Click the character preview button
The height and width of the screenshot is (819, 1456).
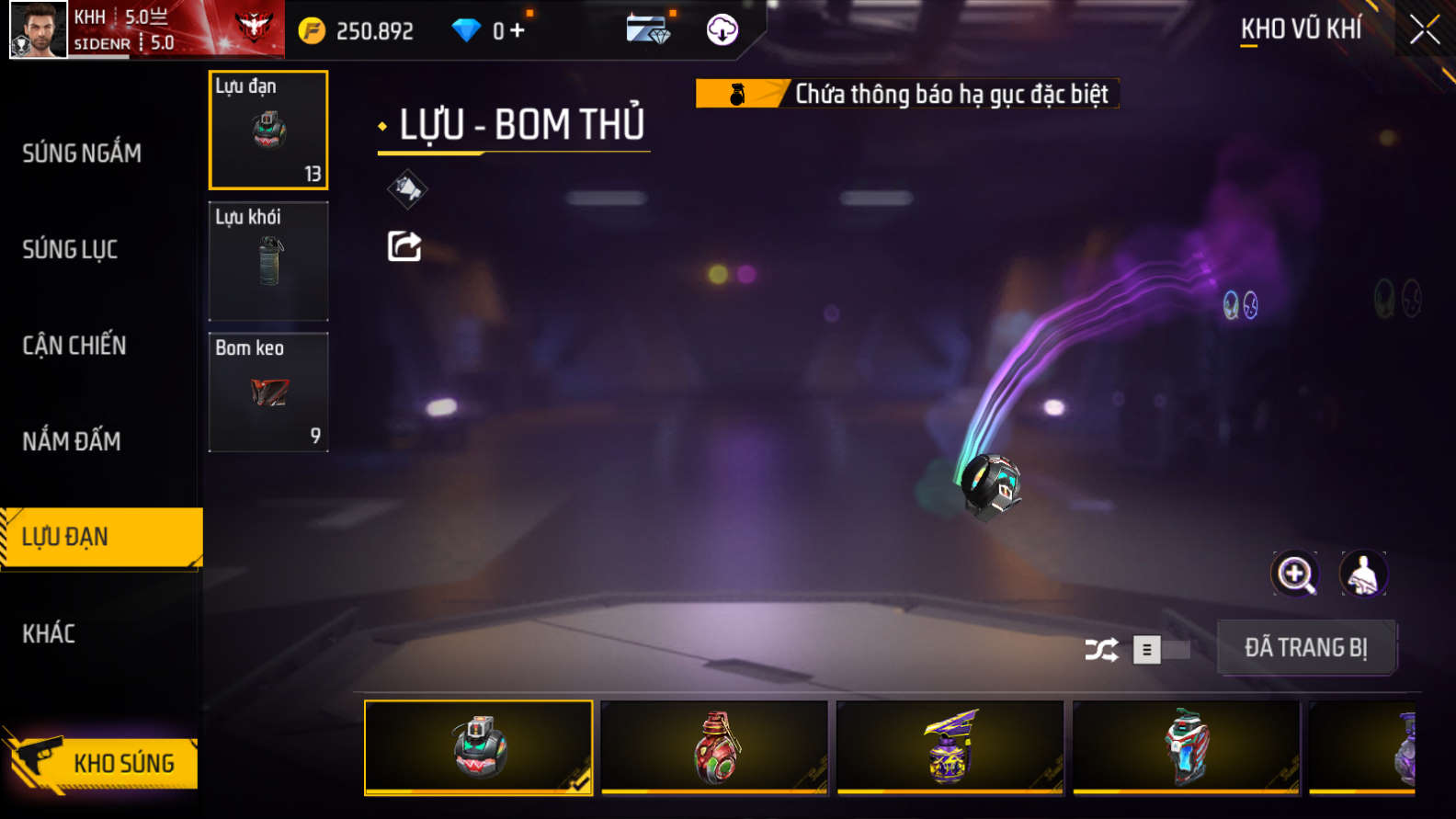click(x=1363, y=574)
